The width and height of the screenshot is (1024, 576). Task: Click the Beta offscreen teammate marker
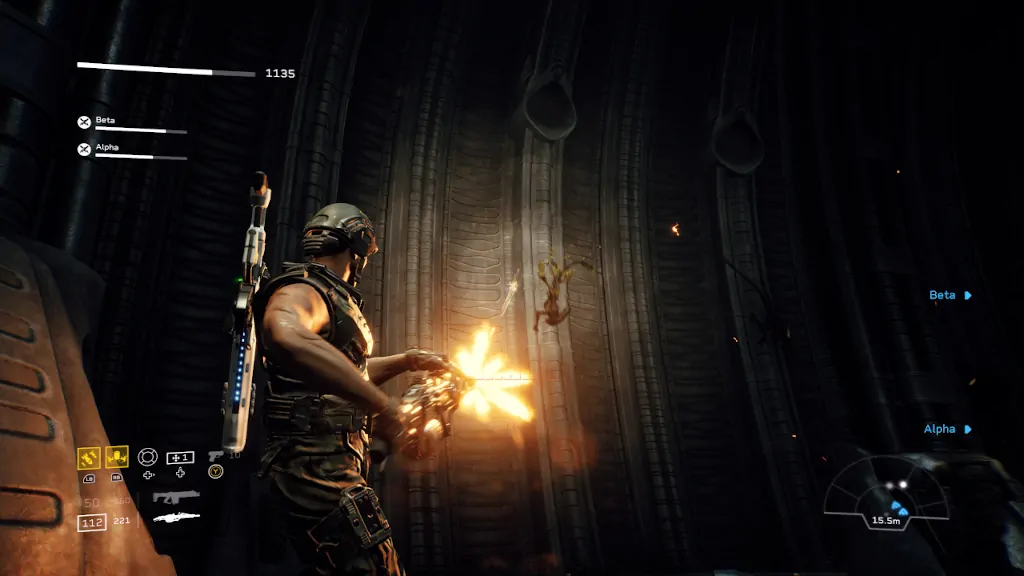(x=950, y=295)
